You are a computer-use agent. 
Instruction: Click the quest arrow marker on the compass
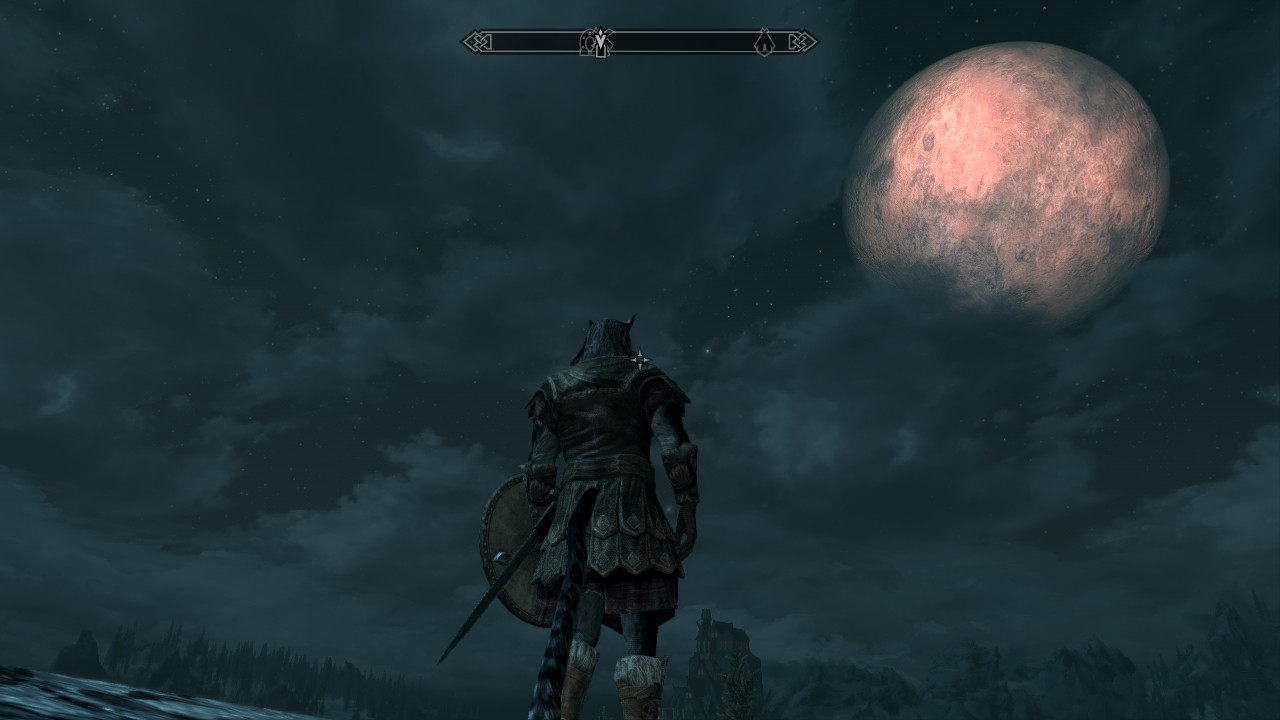click(x=599, y=42)
